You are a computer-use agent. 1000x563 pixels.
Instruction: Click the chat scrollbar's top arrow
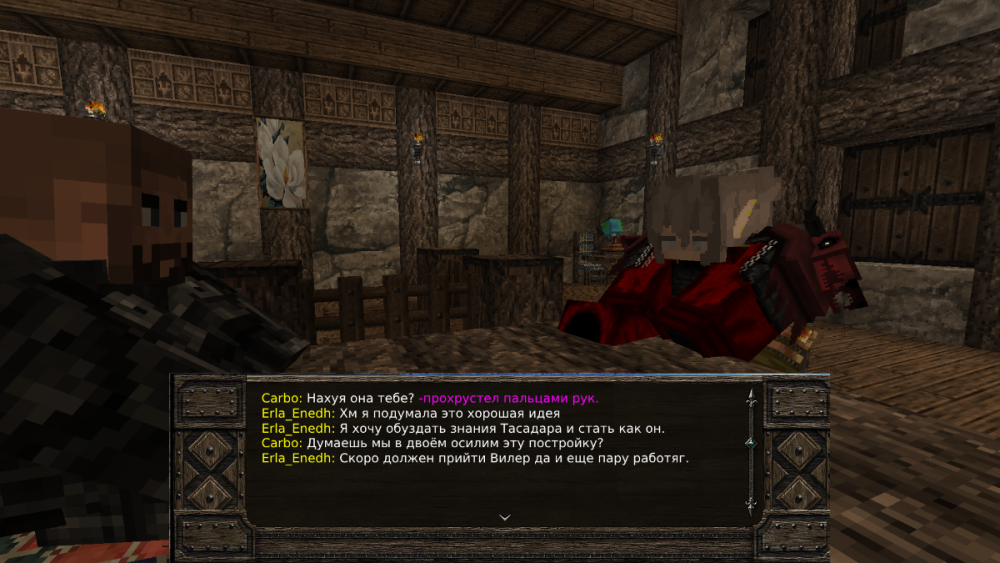pos(750,397)
